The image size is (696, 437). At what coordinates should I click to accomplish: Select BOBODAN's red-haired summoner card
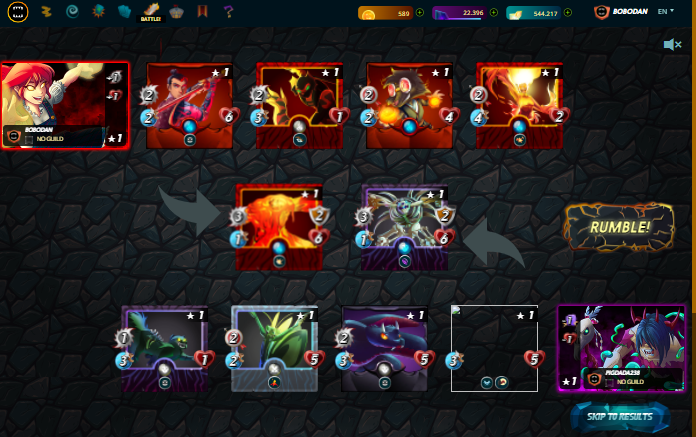53,106
